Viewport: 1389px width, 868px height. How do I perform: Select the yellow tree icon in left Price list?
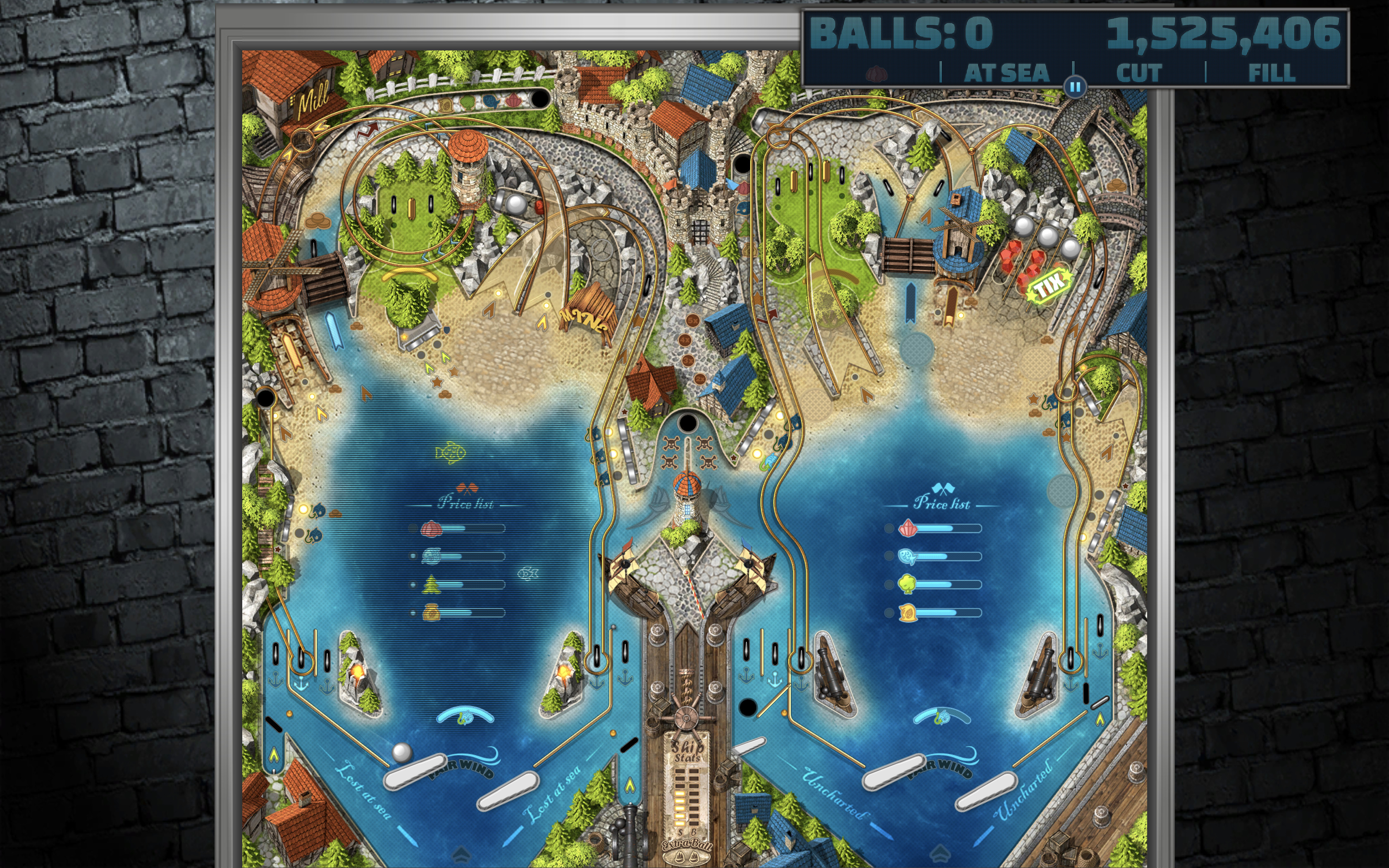(431, 584)
